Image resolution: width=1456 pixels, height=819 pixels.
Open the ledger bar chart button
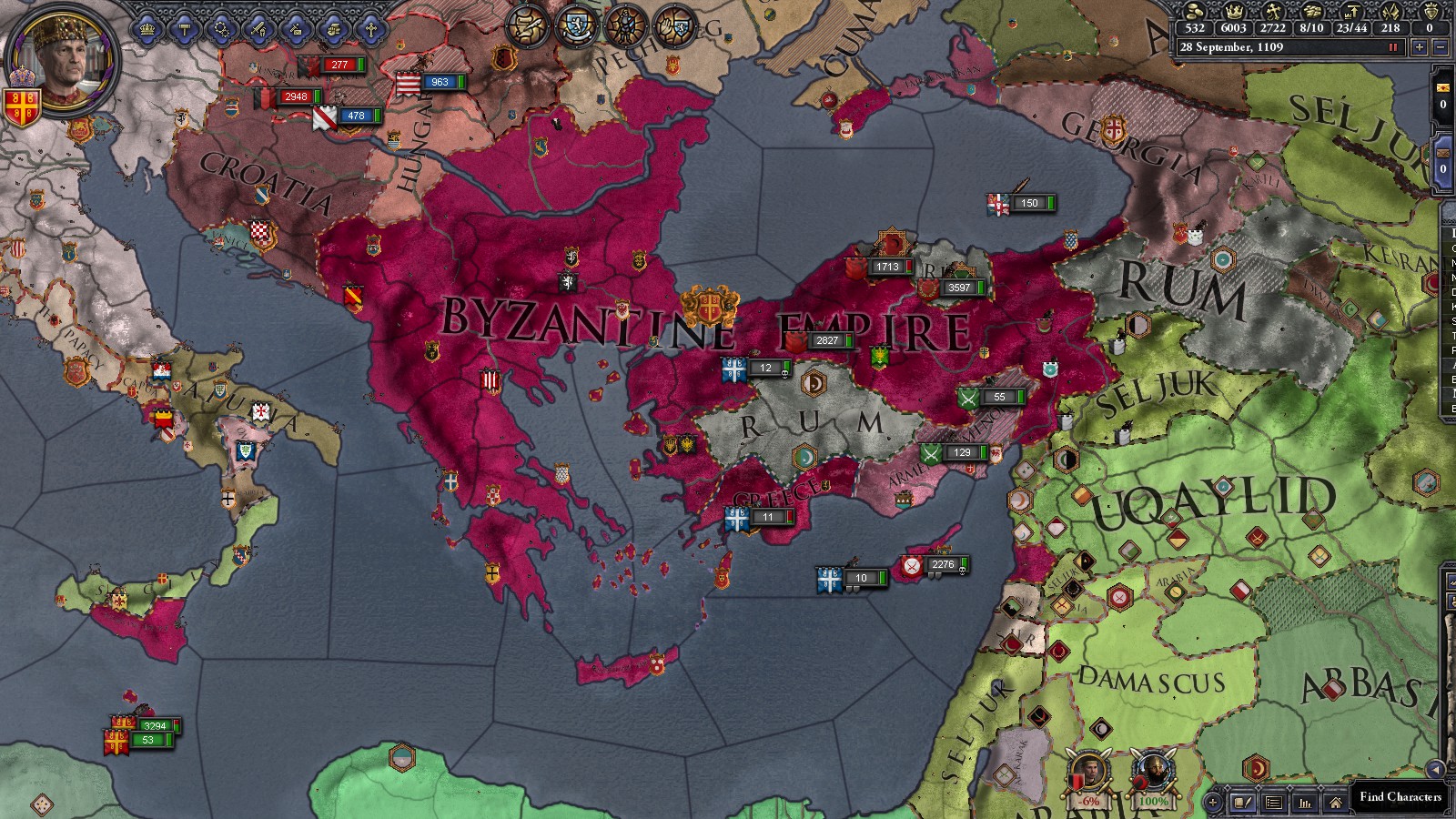[1304, 803]
